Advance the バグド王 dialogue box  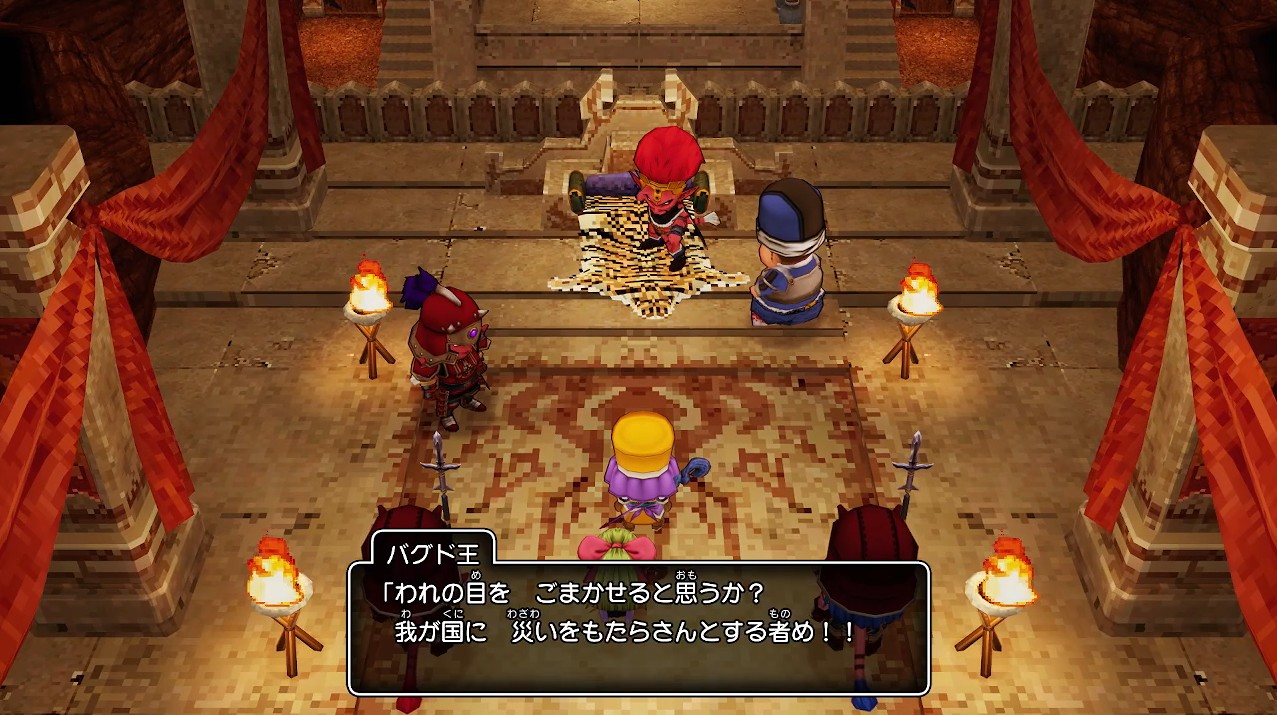(638, 627)
